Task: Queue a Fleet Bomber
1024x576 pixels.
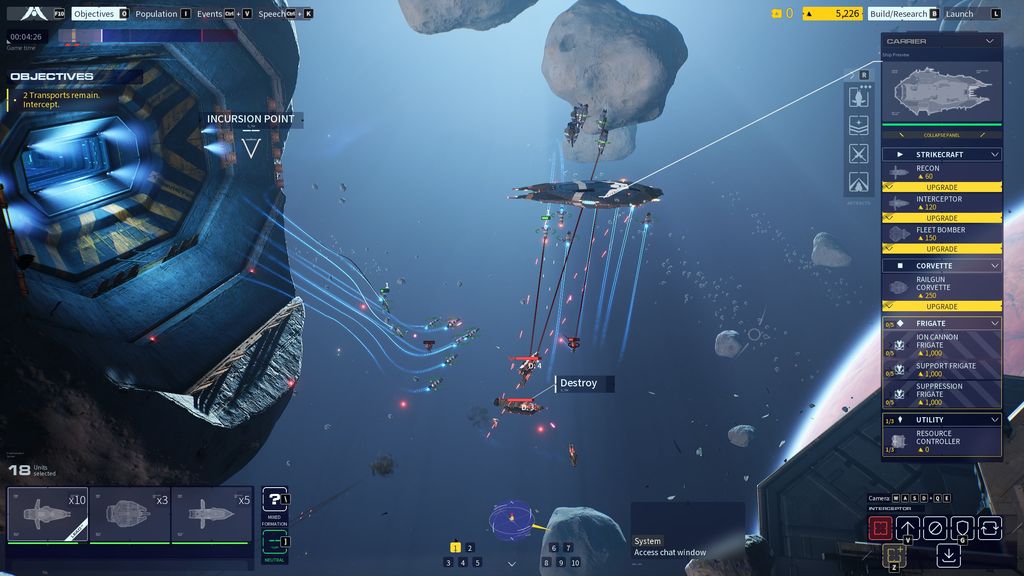Action: pos(941,233)
